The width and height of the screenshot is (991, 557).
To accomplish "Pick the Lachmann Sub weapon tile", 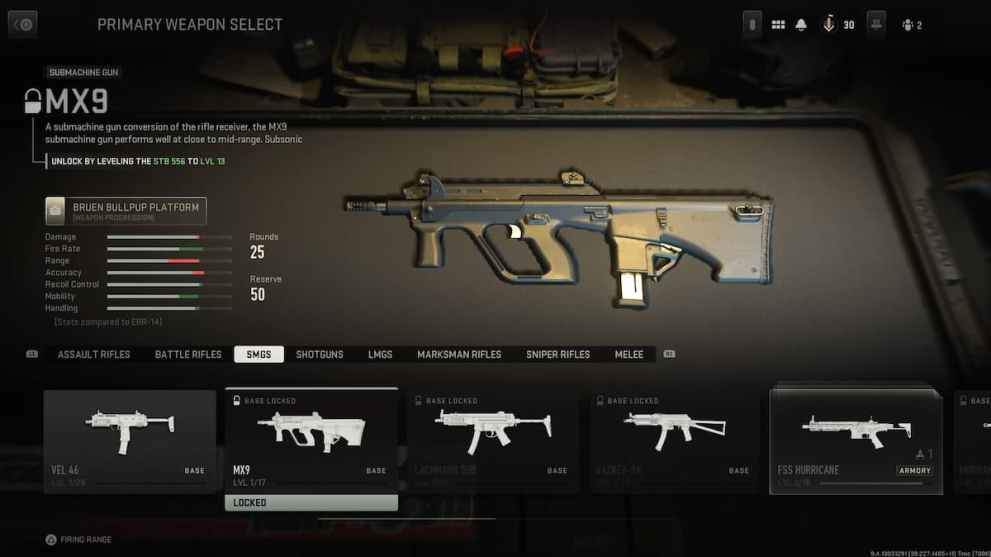I will pos(493,440).
